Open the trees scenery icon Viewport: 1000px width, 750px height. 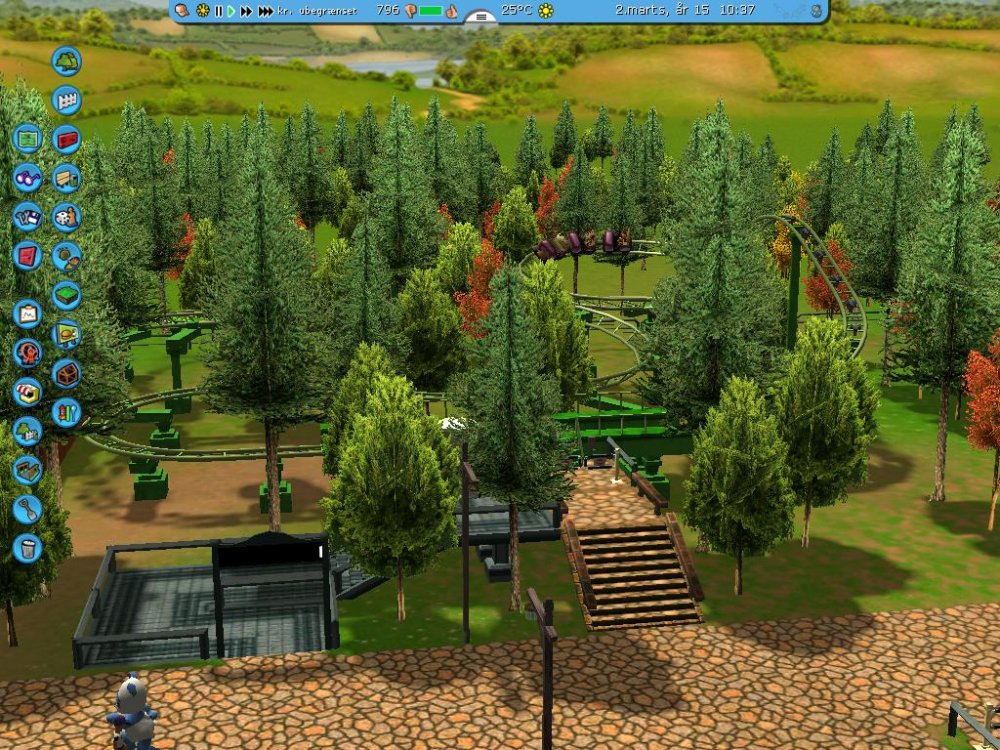(66, 61)
